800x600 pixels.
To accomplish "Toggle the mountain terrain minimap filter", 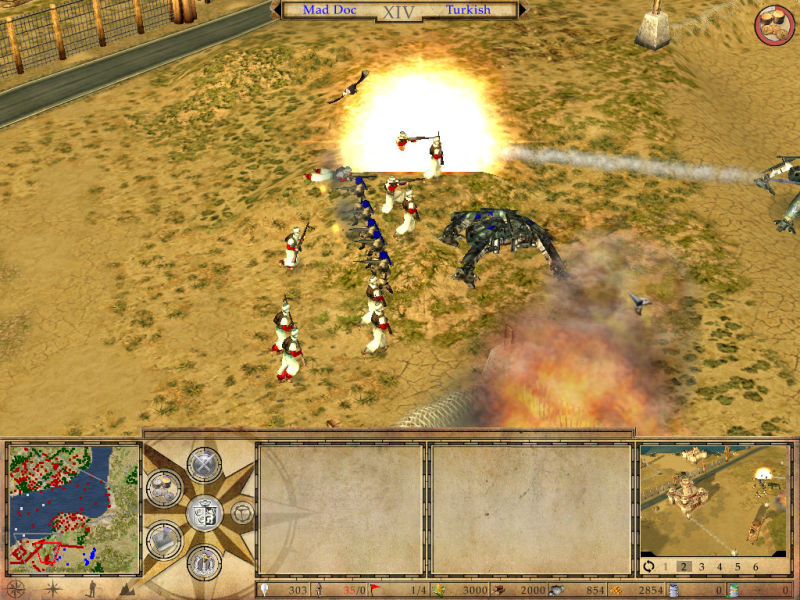I will click(127, 589).
